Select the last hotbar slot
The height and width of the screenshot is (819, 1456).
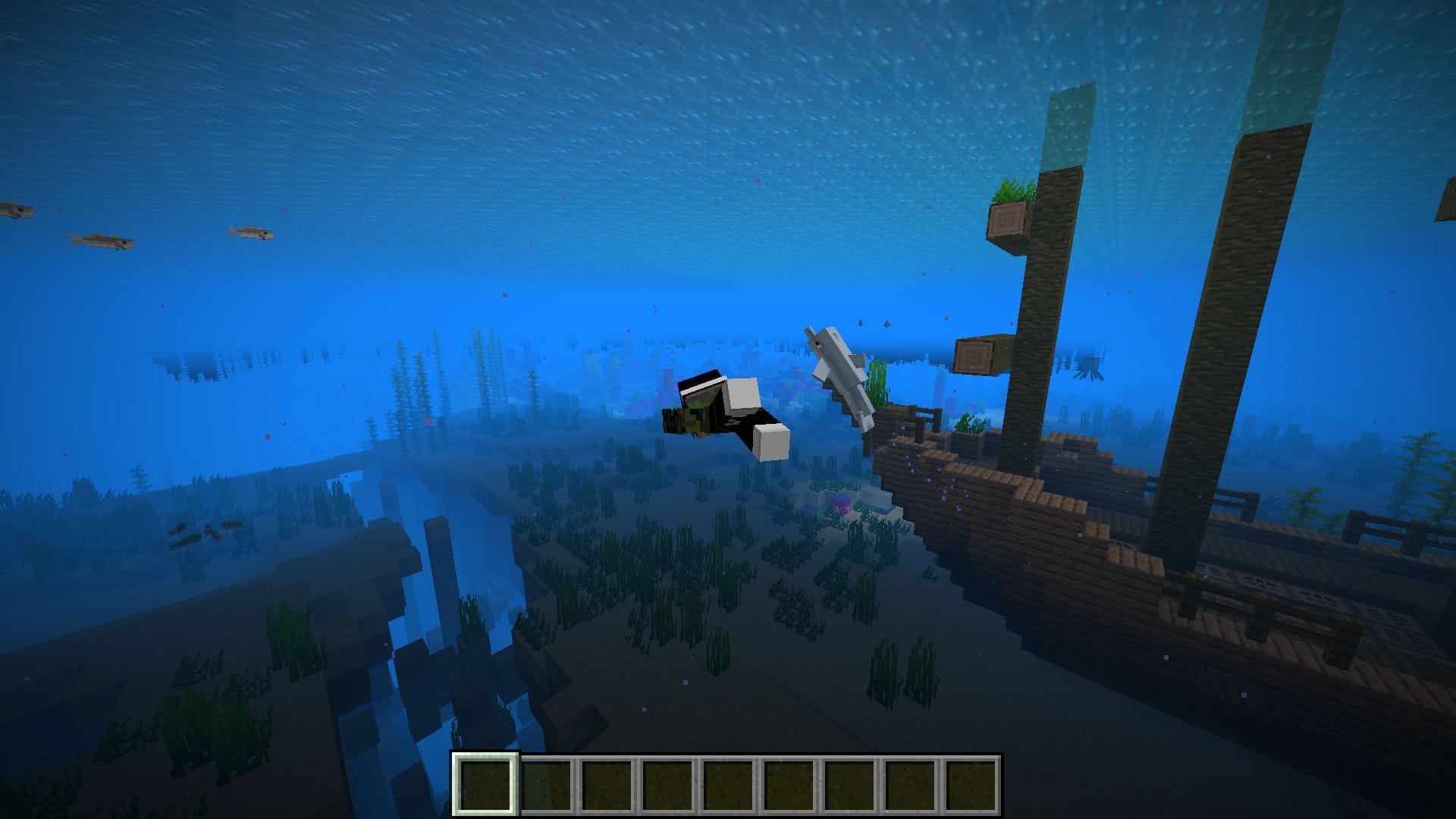pos(972,781)
